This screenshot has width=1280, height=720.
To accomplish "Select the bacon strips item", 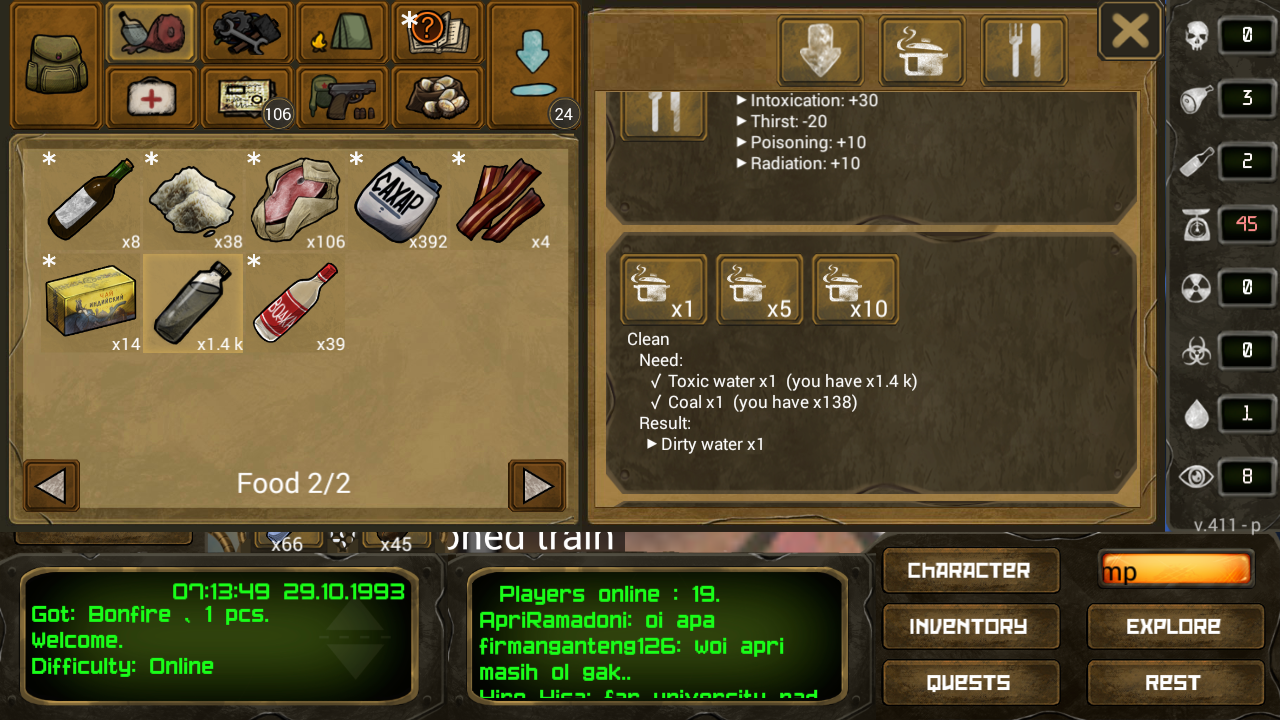I will point(500,200).
